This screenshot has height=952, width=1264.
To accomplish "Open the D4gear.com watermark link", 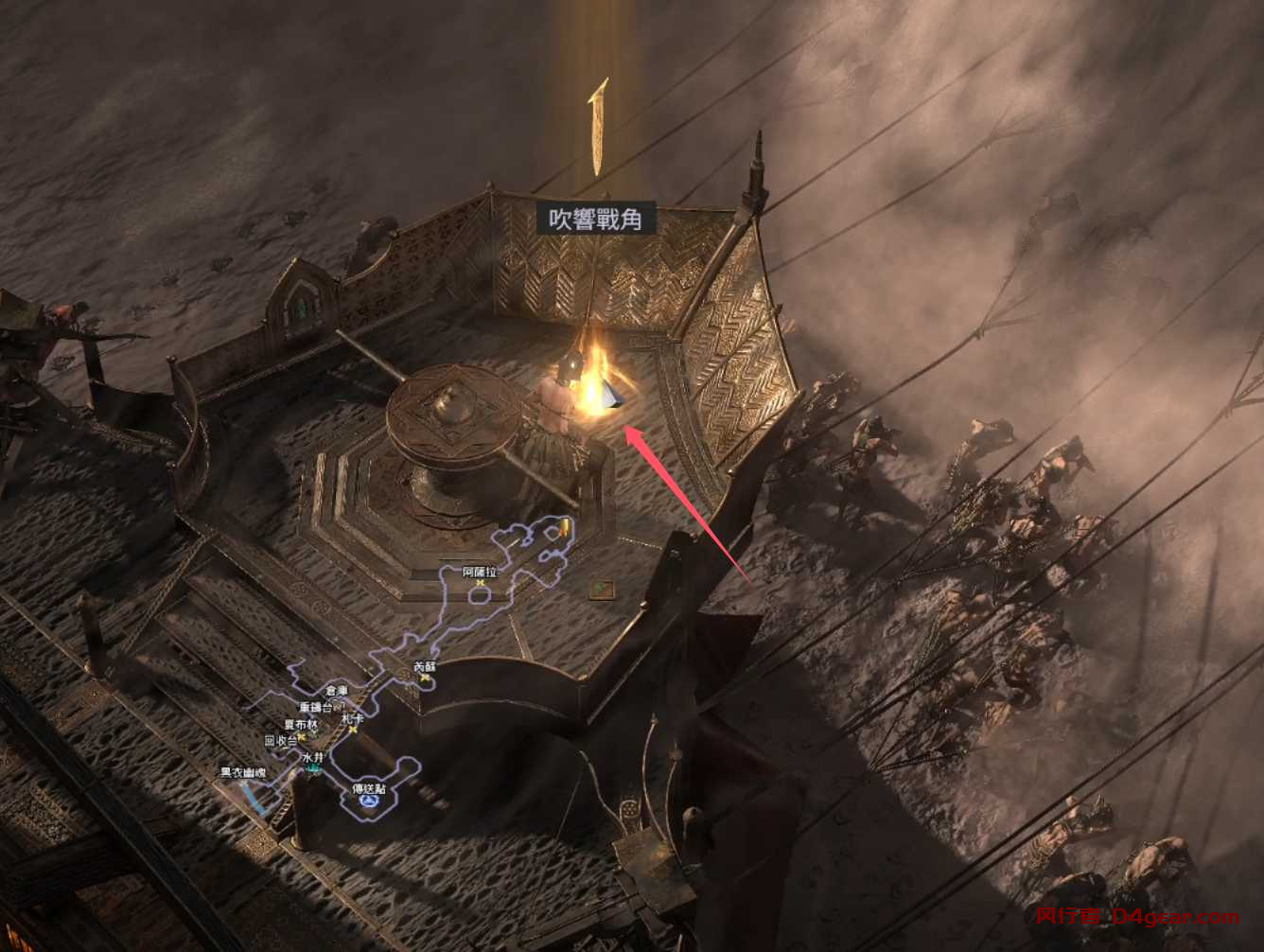I will [1176, 916].
